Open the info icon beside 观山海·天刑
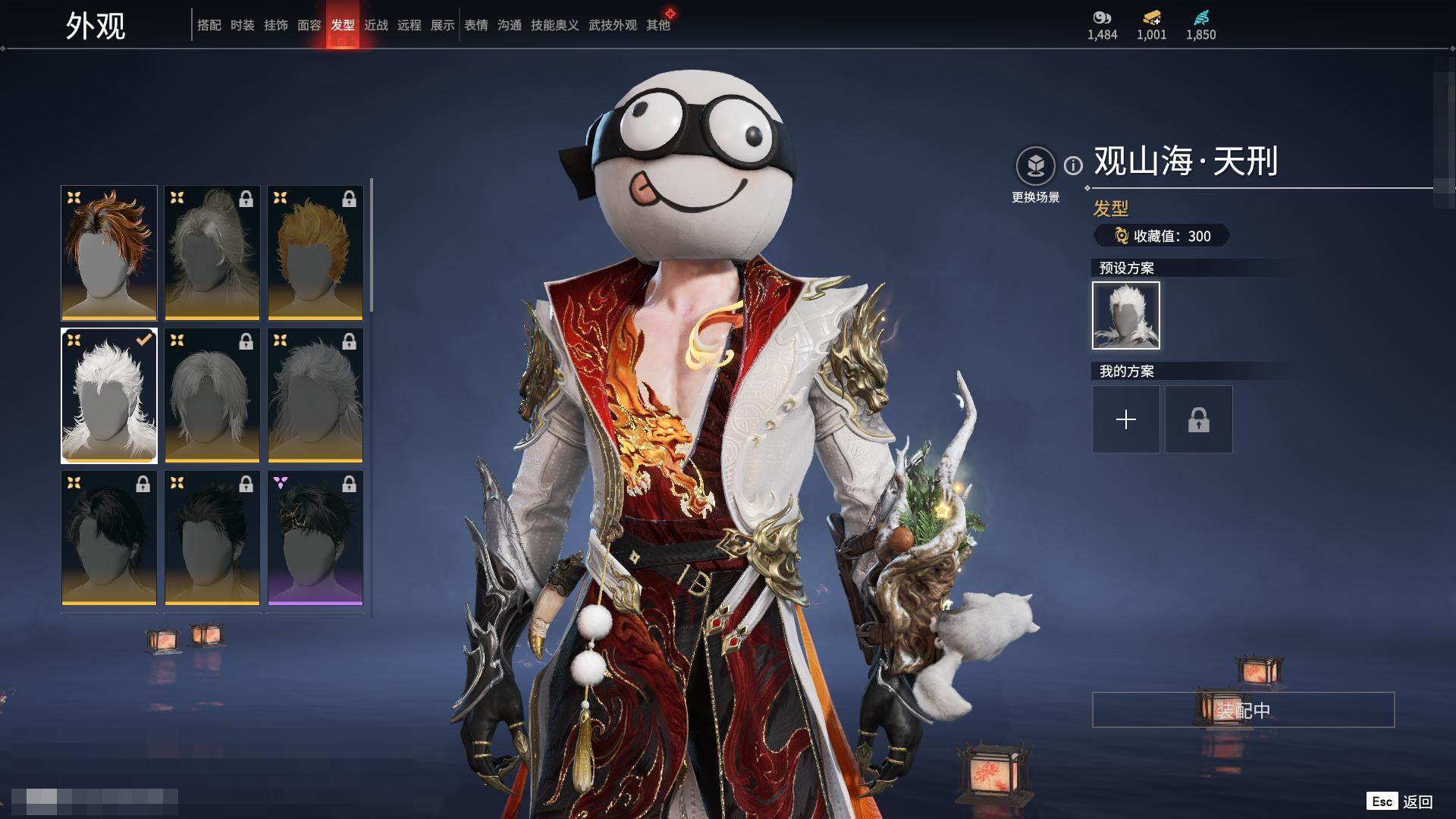1456x819 pixels. (1073, 165)
